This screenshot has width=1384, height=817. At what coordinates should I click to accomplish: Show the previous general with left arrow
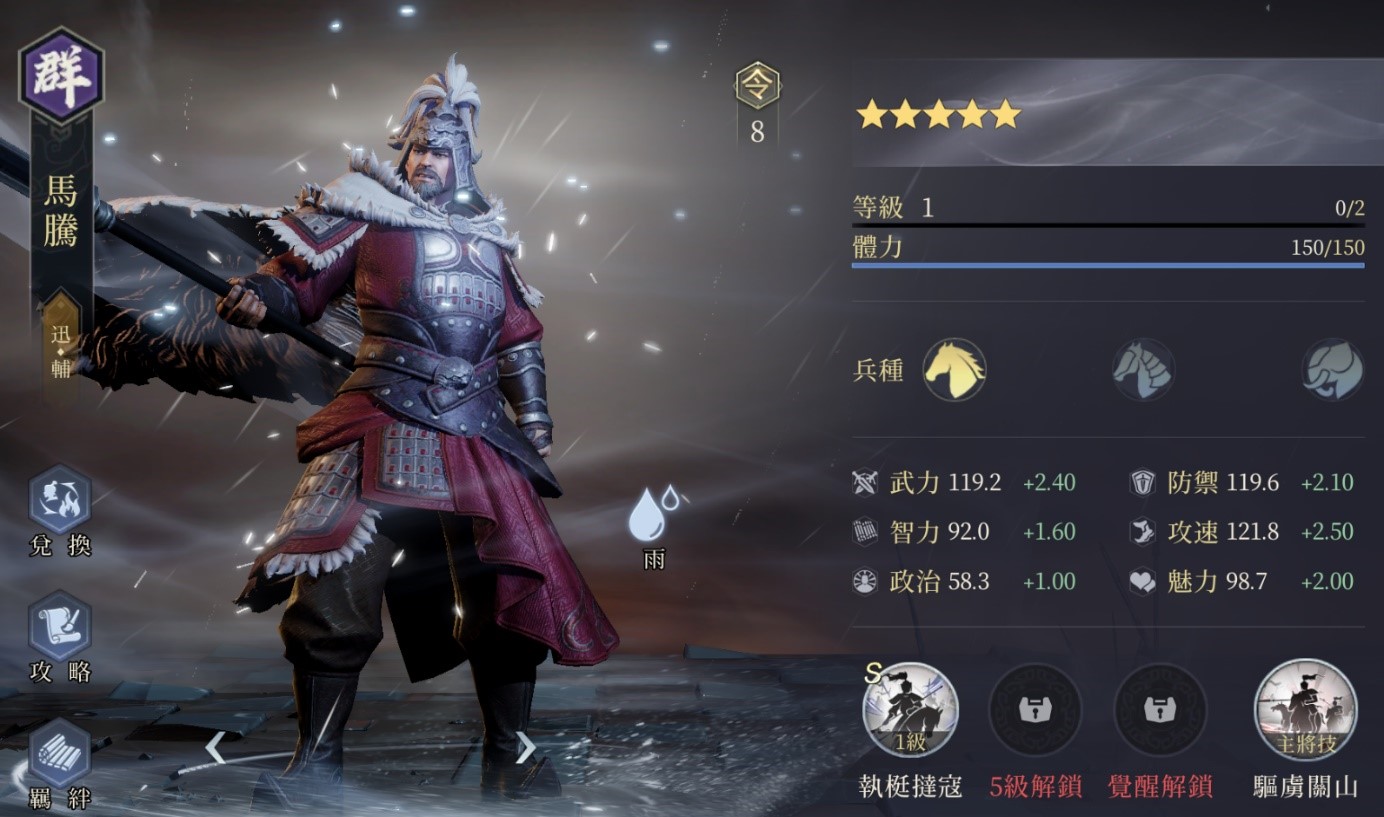click(x=215, y=746)
